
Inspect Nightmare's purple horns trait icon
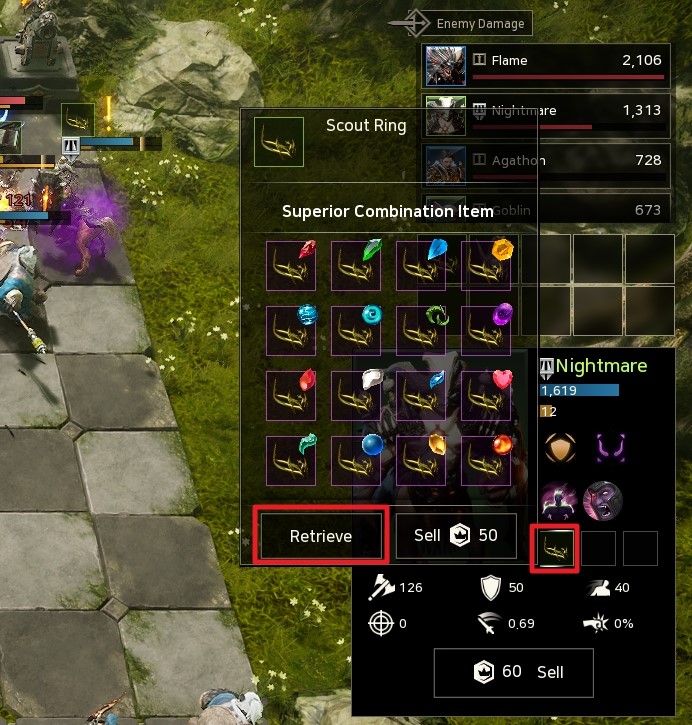tap(605, 447)
